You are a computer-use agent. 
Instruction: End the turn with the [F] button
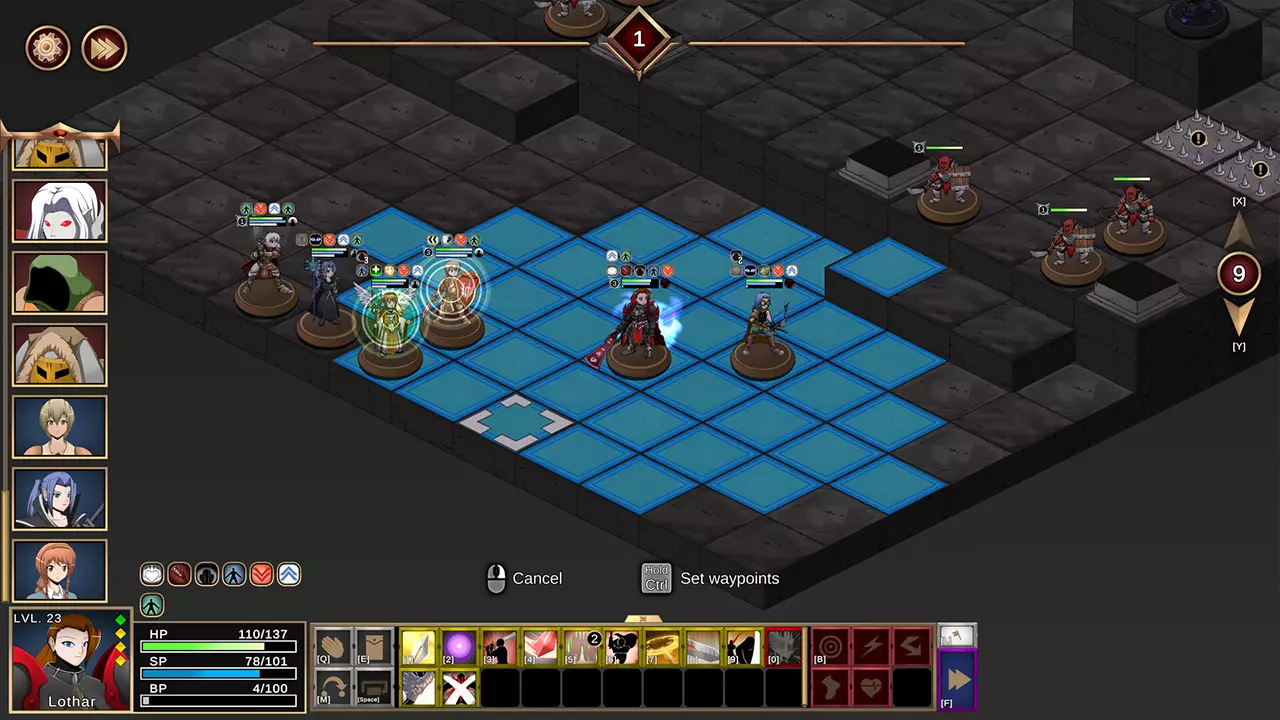957,678
